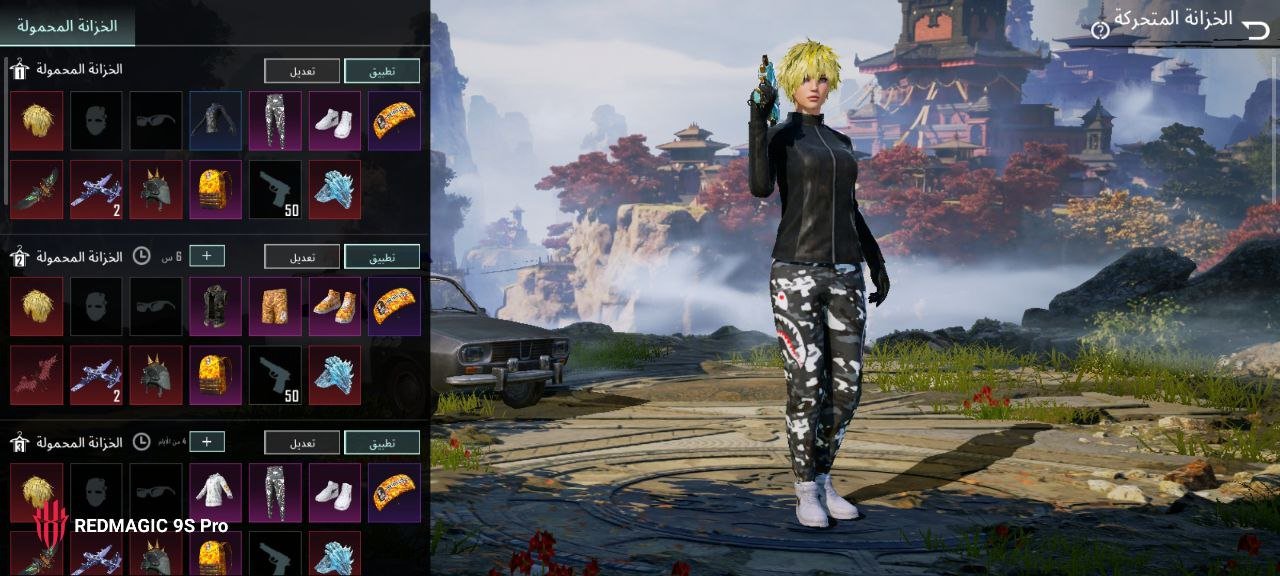The width and height of the screenshot is (1280, 576).
Task: Edit the first portable wardrobe
Action: 302,71
